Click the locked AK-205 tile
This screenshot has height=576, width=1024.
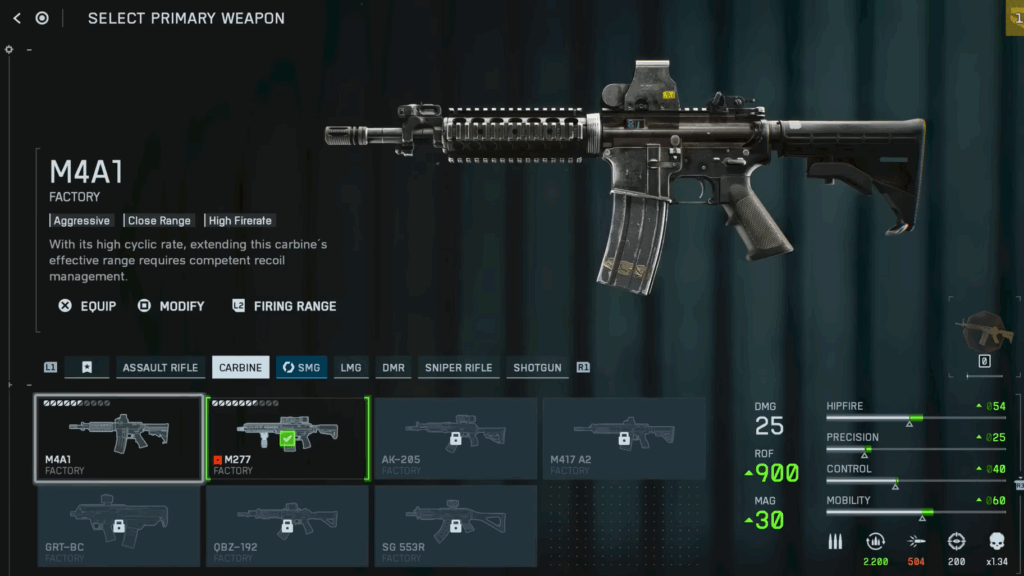(455, 438)
